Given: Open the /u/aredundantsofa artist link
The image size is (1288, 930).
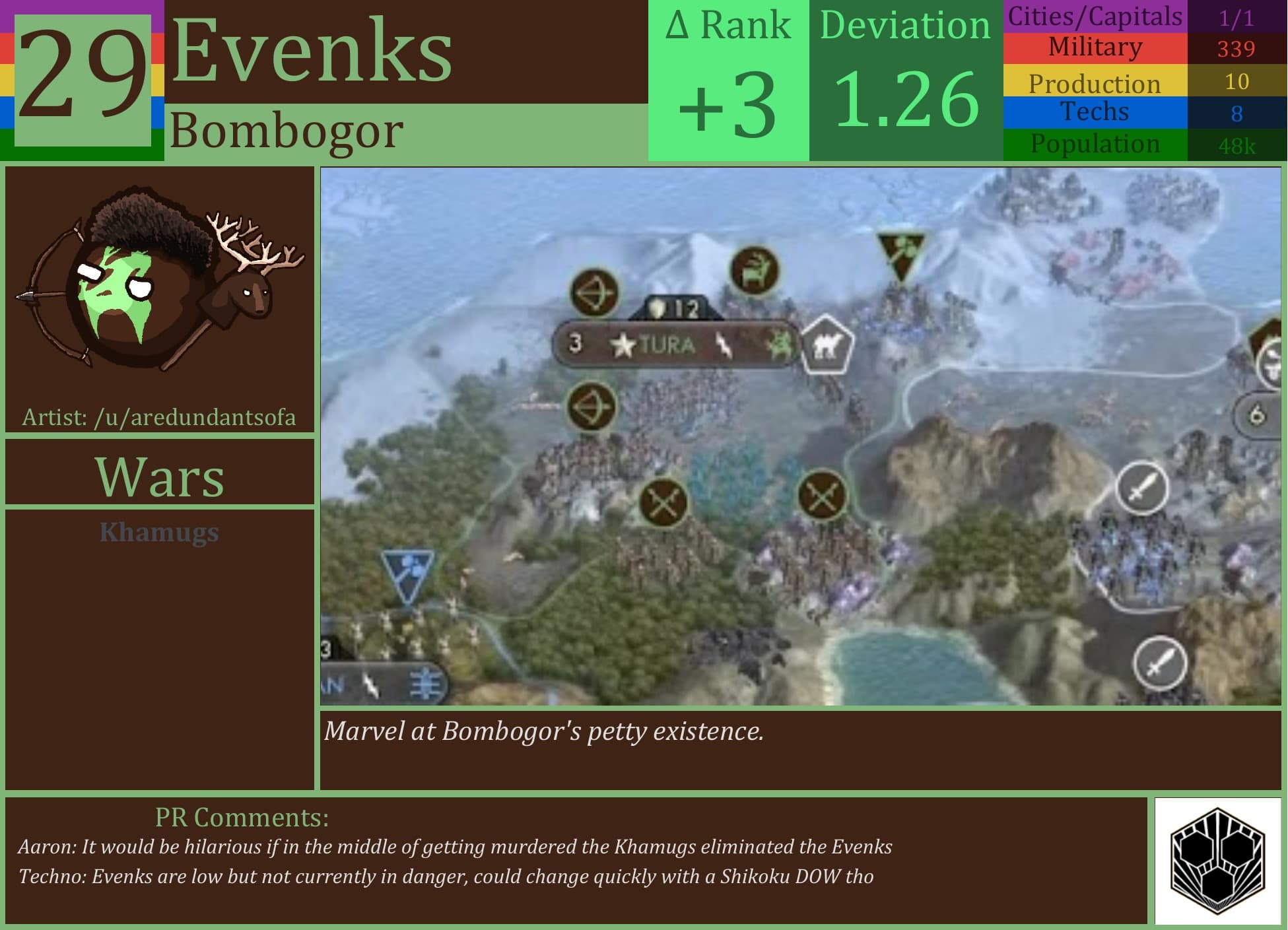Looking at the screenshot, I should pos(158,418).
